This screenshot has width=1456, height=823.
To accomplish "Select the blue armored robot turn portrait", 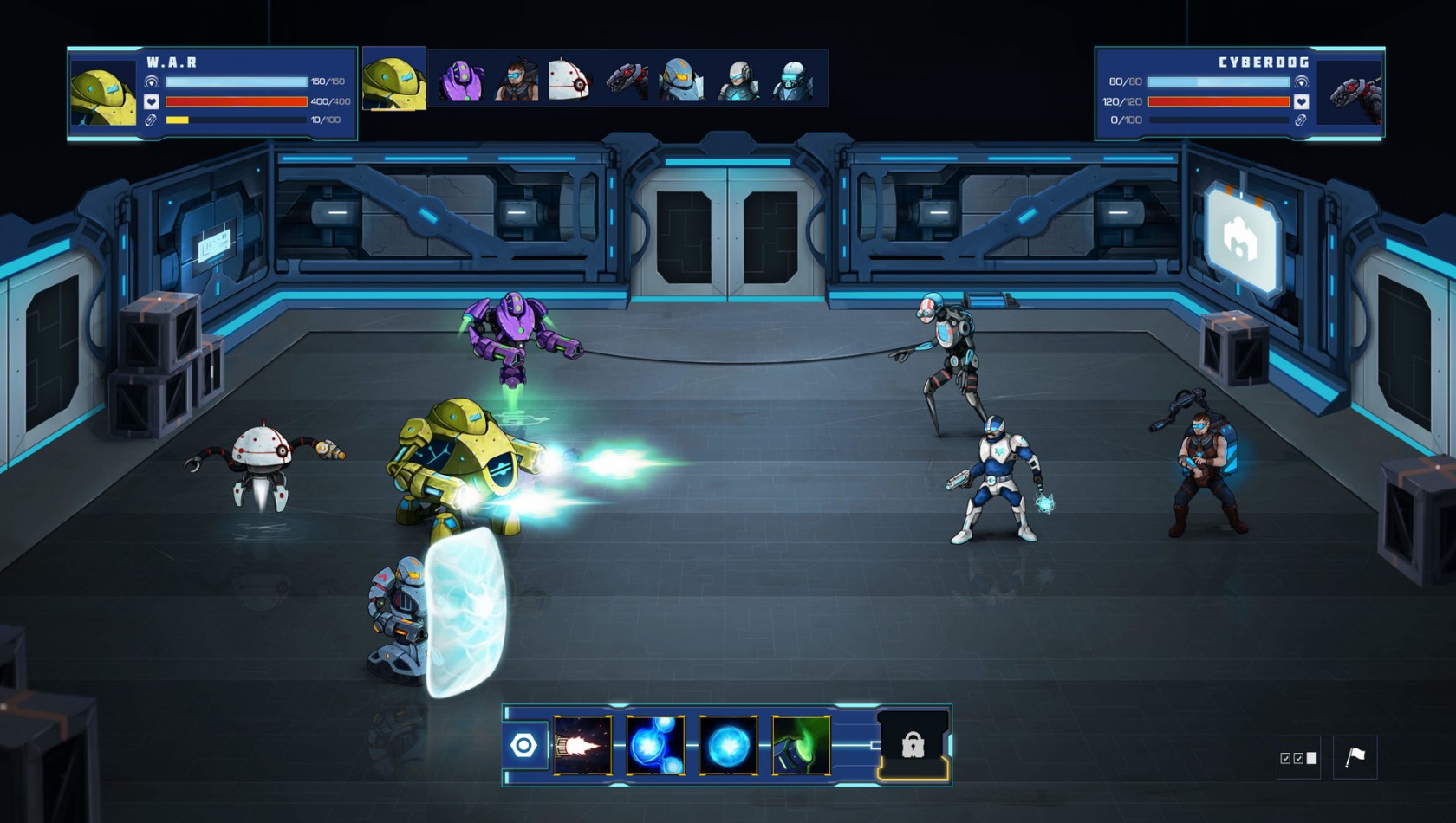I will (x=681, y=81).
